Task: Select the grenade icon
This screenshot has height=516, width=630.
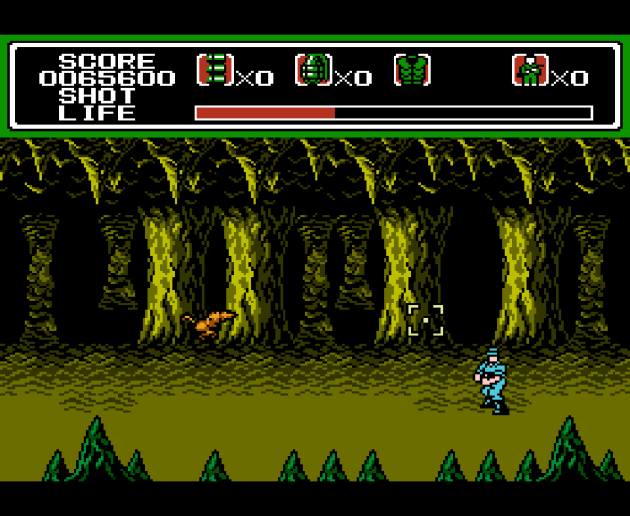Action: pos(313,69)
